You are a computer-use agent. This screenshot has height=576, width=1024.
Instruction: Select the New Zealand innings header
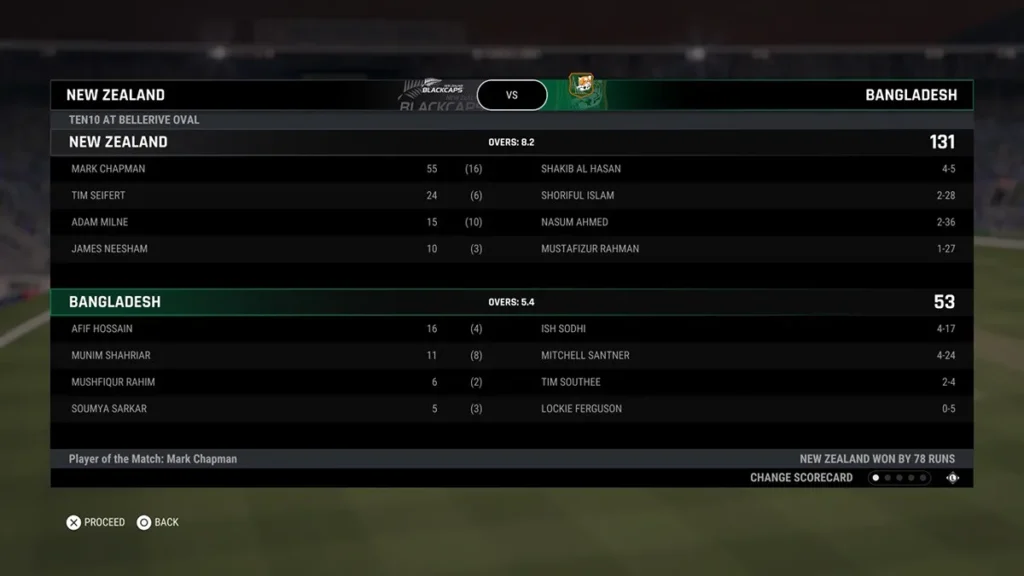(x=511, y=142)
